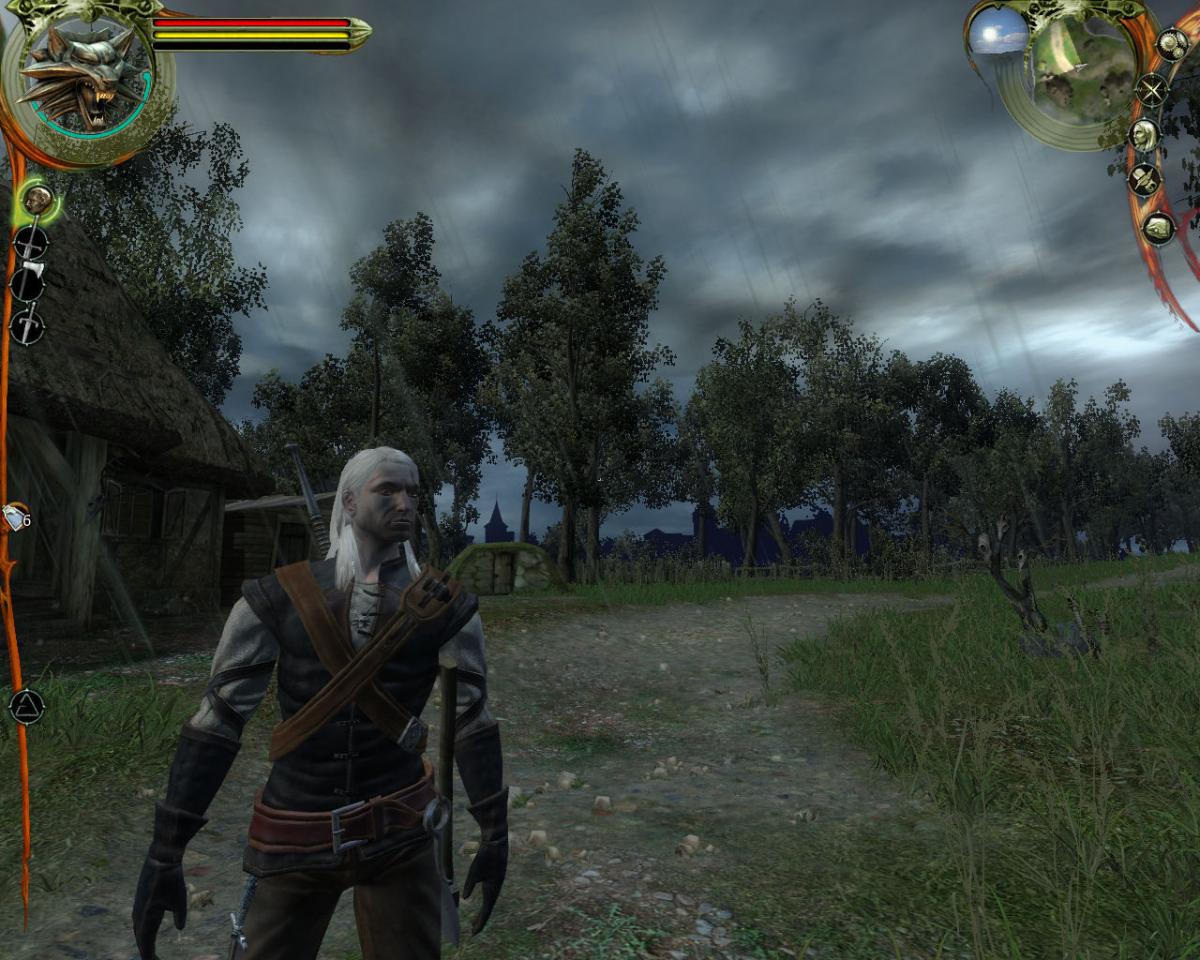Select the triangle witcher sign icon
The image size is (1200, 960).
tap(26, 706)
